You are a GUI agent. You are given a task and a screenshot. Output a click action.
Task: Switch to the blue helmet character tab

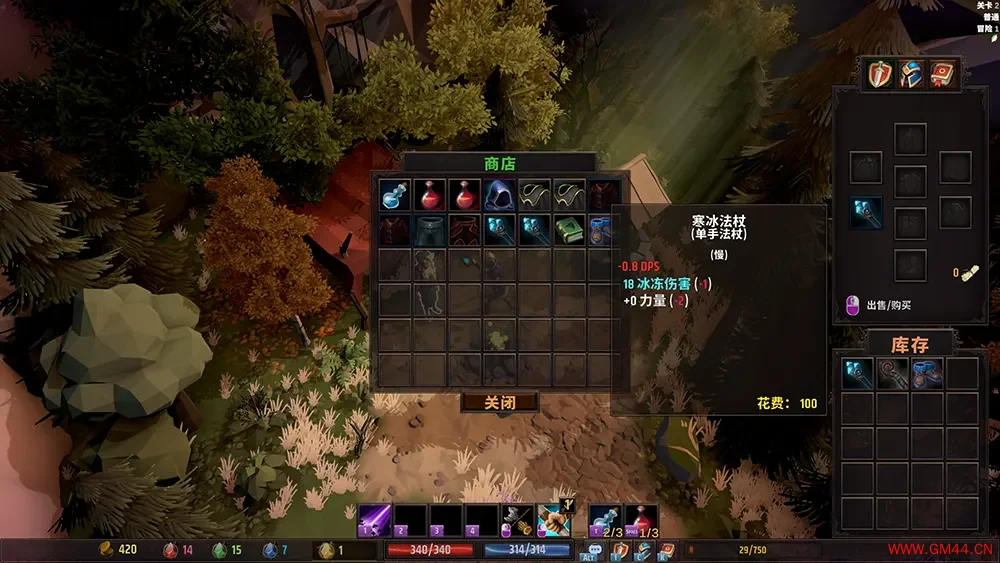click(x=910, y=74)
